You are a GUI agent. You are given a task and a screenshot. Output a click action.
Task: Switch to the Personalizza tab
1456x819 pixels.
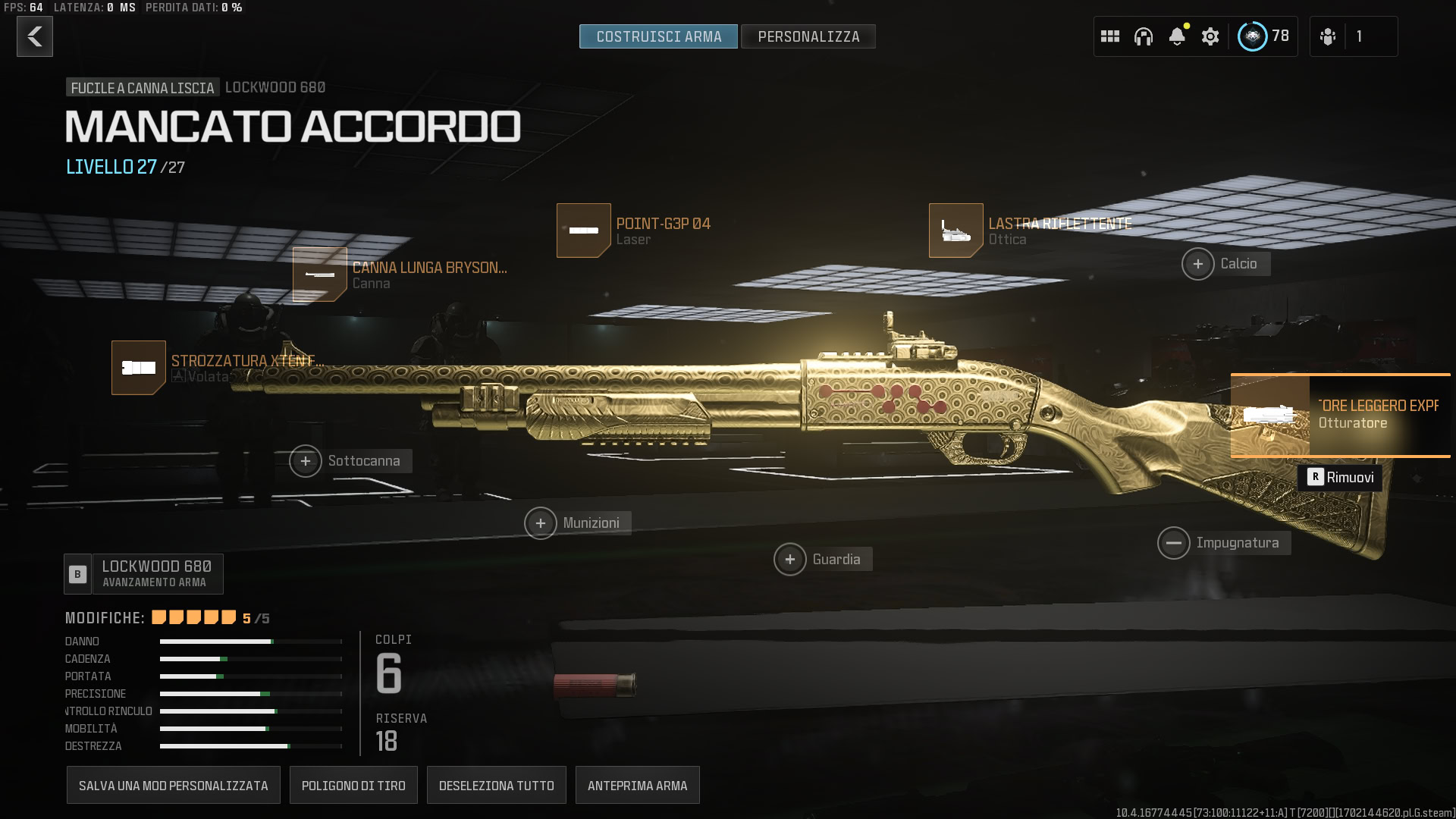point(808,36)
